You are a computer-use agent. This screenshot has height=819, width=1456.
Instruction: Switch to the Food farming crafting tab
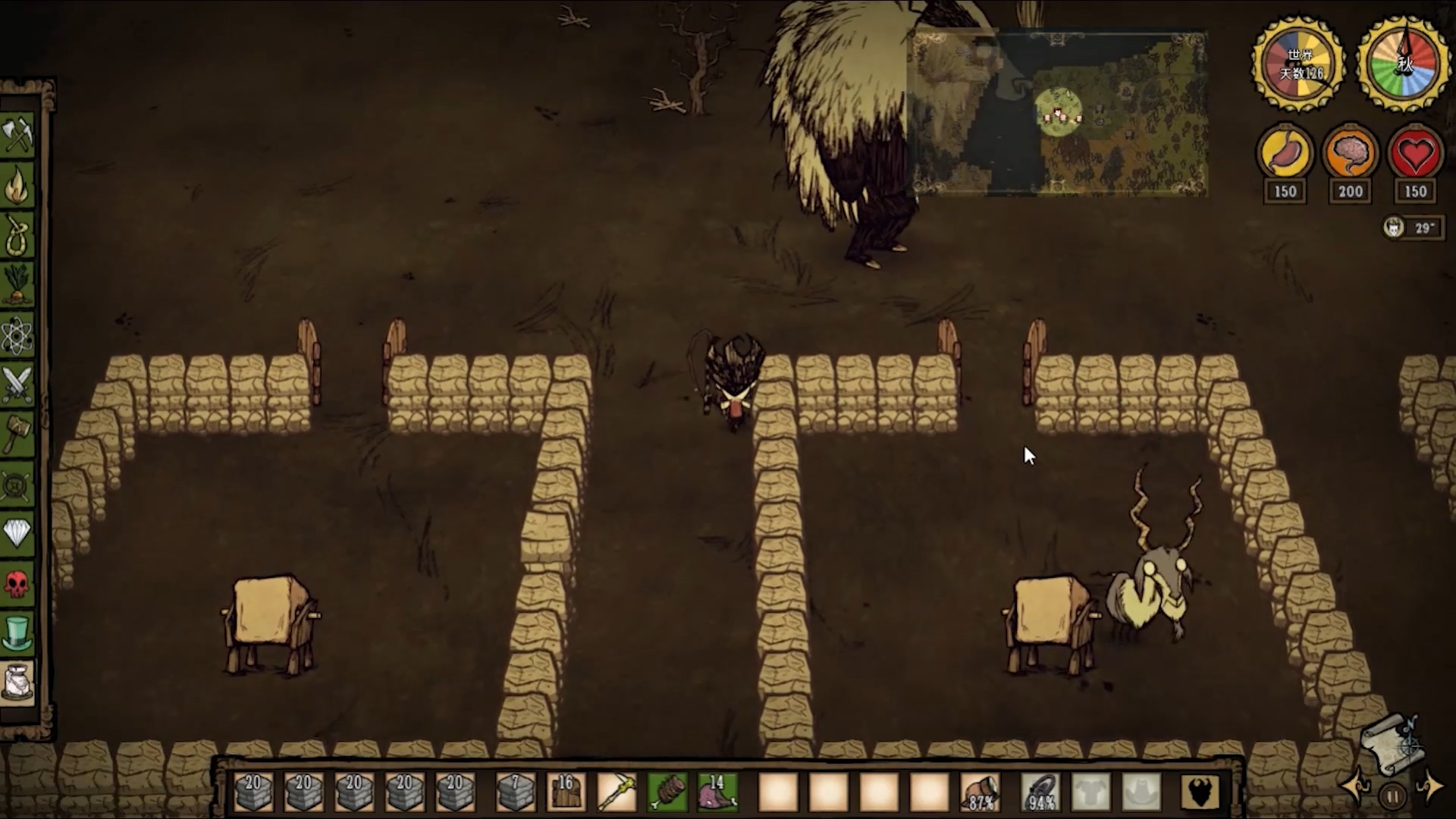(17, 284)
